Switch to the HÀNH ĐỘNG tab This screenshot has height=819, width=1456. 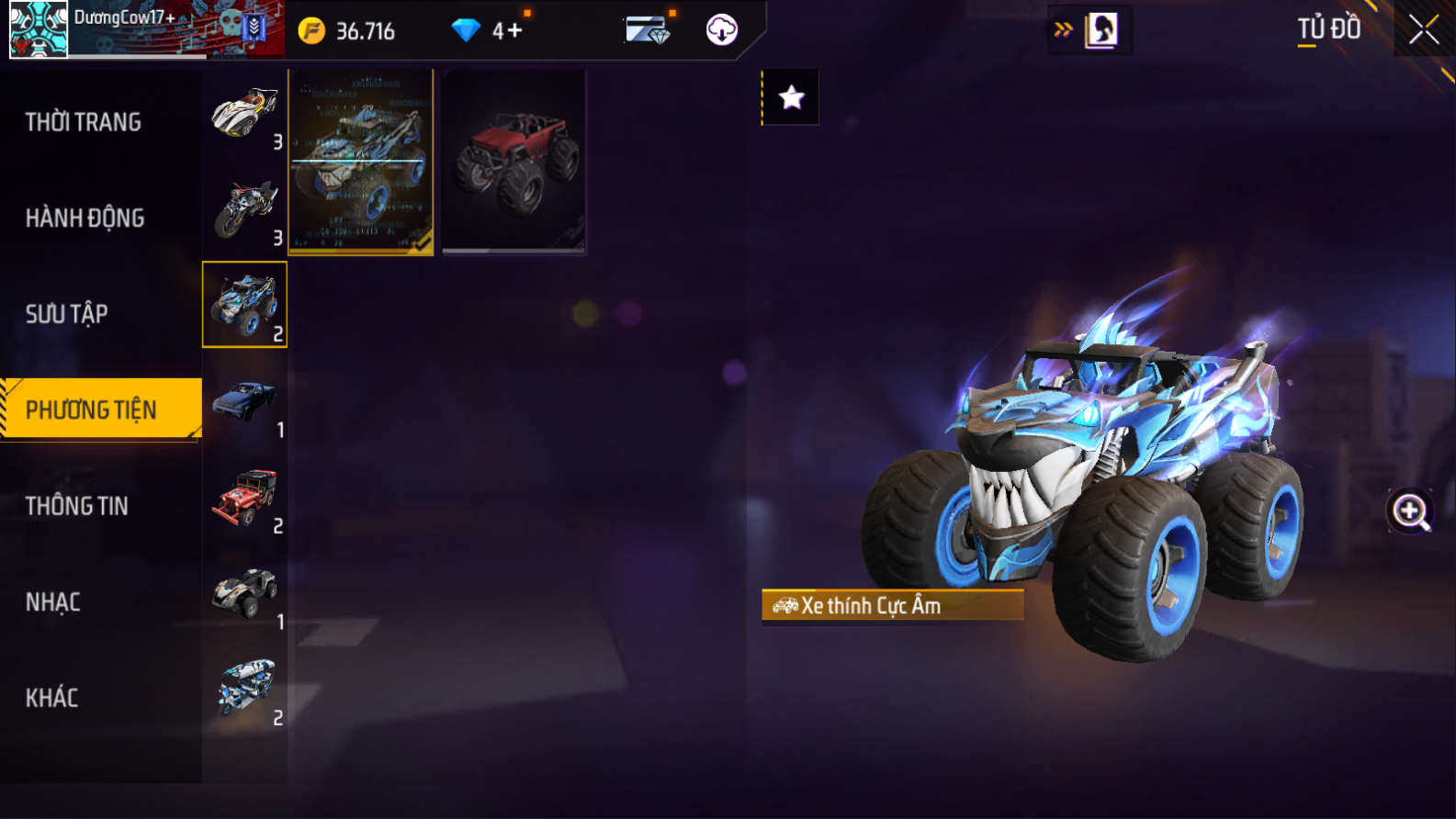pyautogui.click(x=85, y=219)
